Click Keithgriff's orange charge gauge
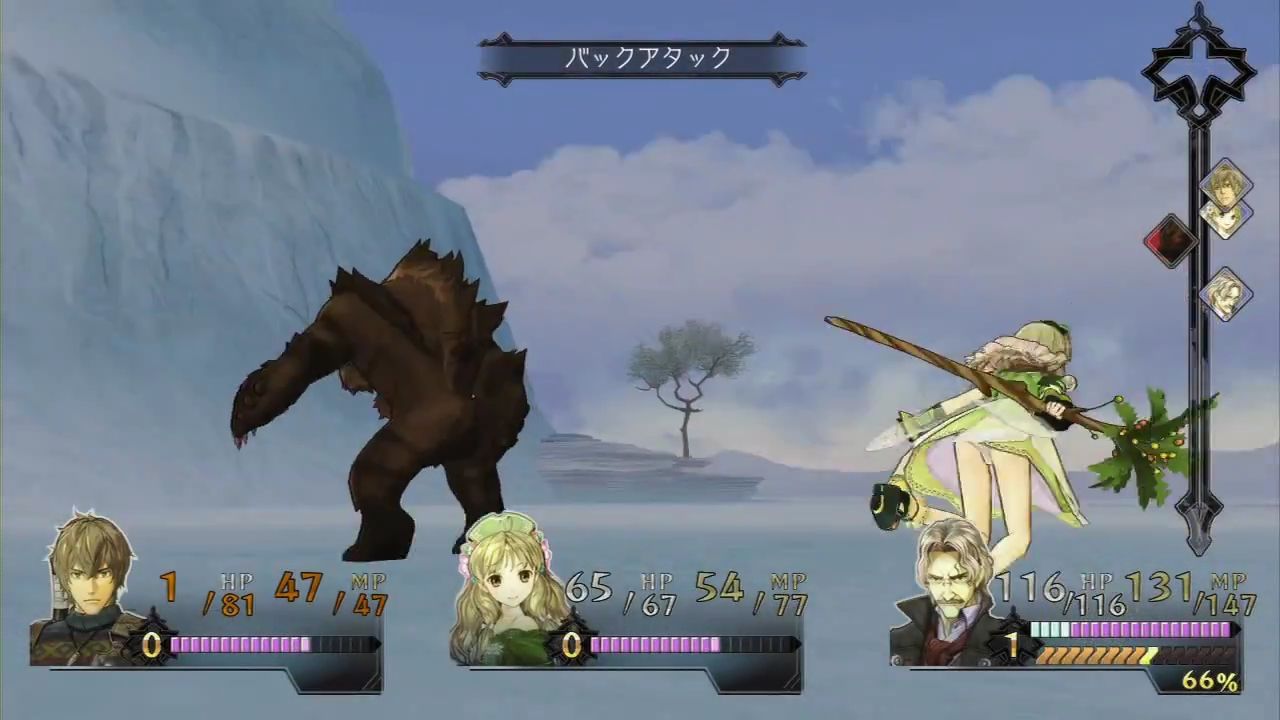This screenshot has width=1280, height=720. tap(1095, 656)
